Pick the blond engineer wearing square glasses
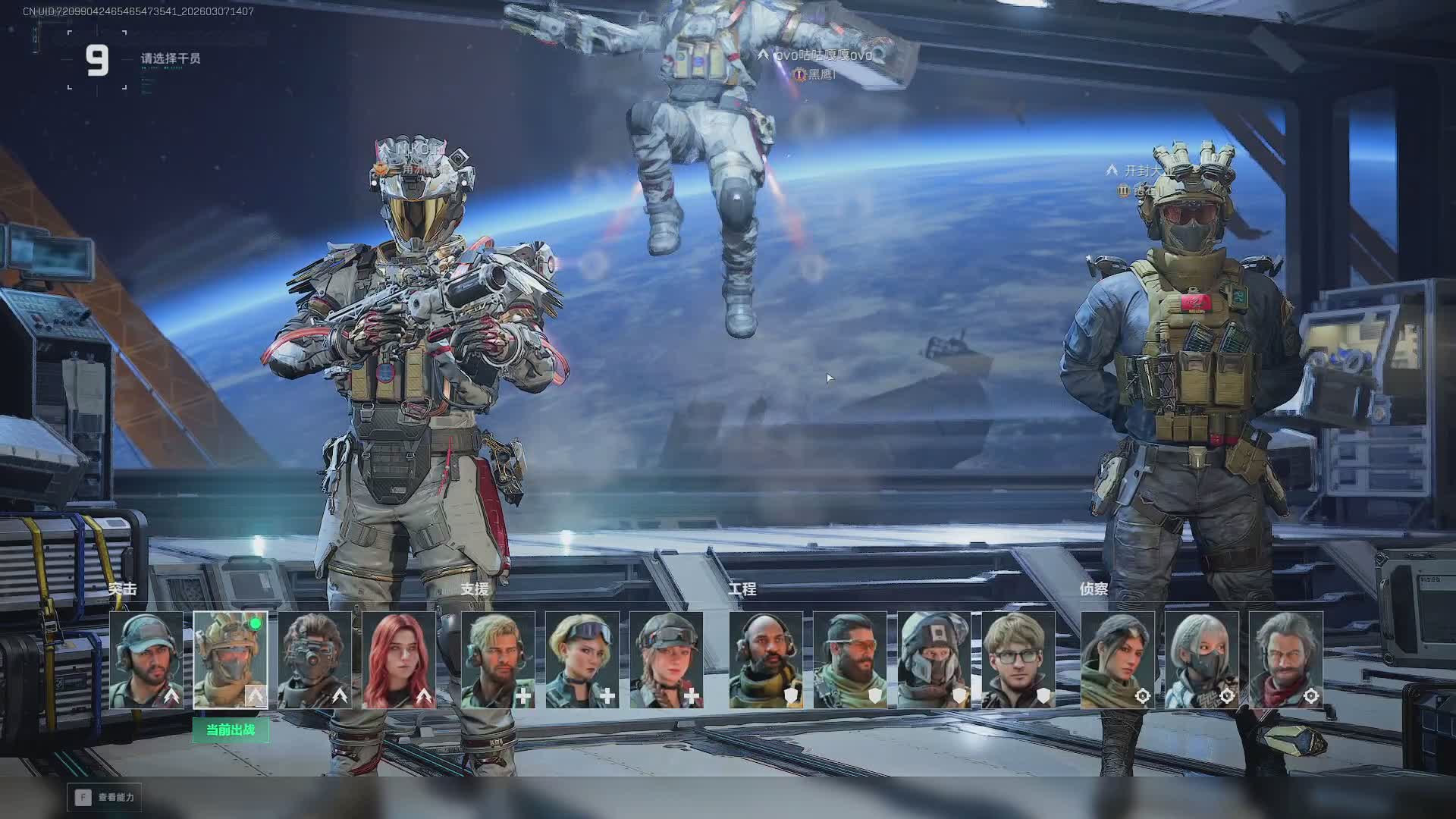 (1018, 660)
